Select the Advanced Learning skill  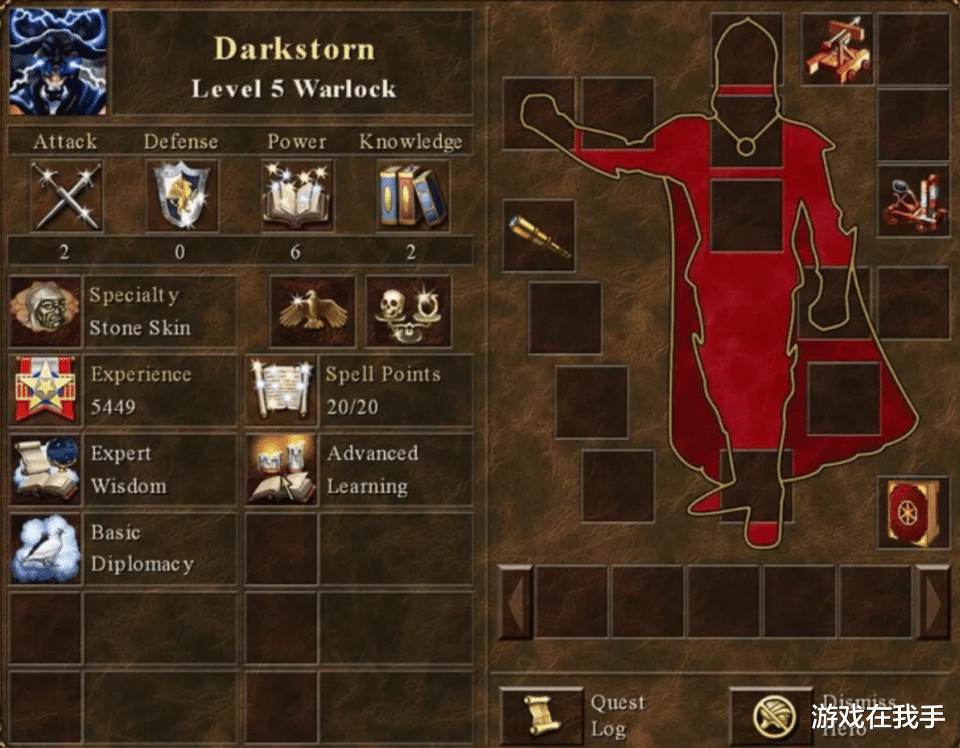282,469
